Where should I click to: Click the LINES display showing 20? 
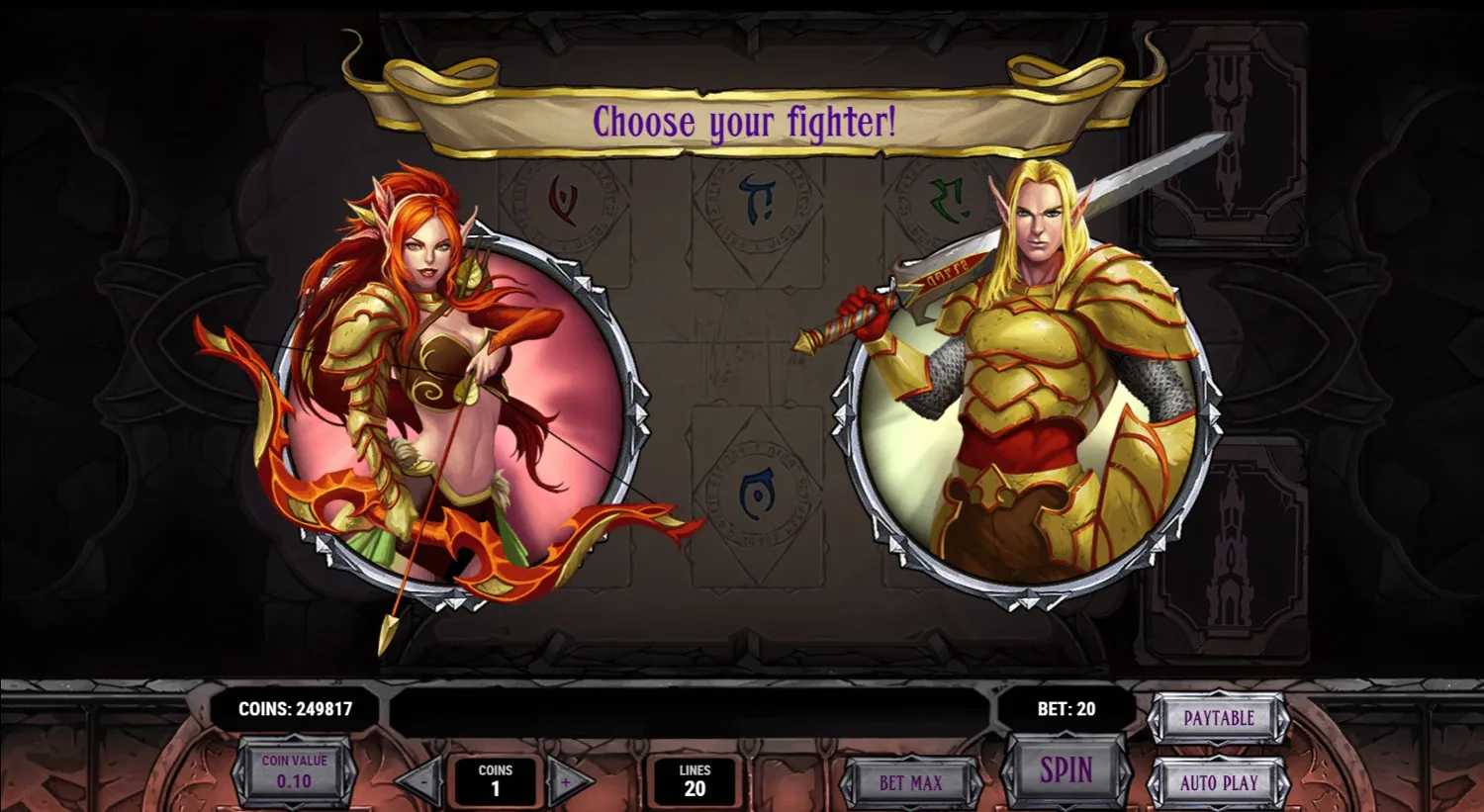pyautogui.click(x=696, y=780)
